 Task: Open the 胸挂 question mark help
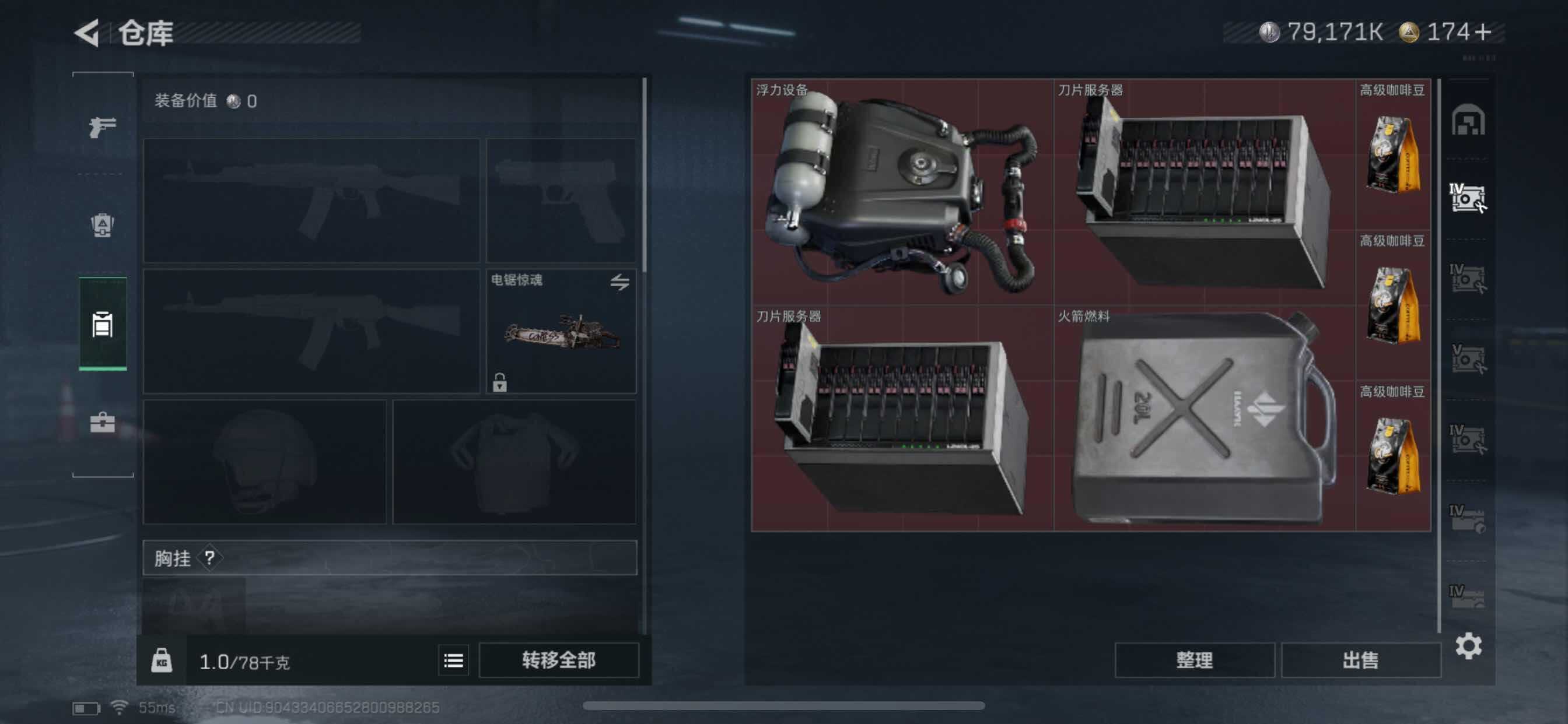coord(210,557)
